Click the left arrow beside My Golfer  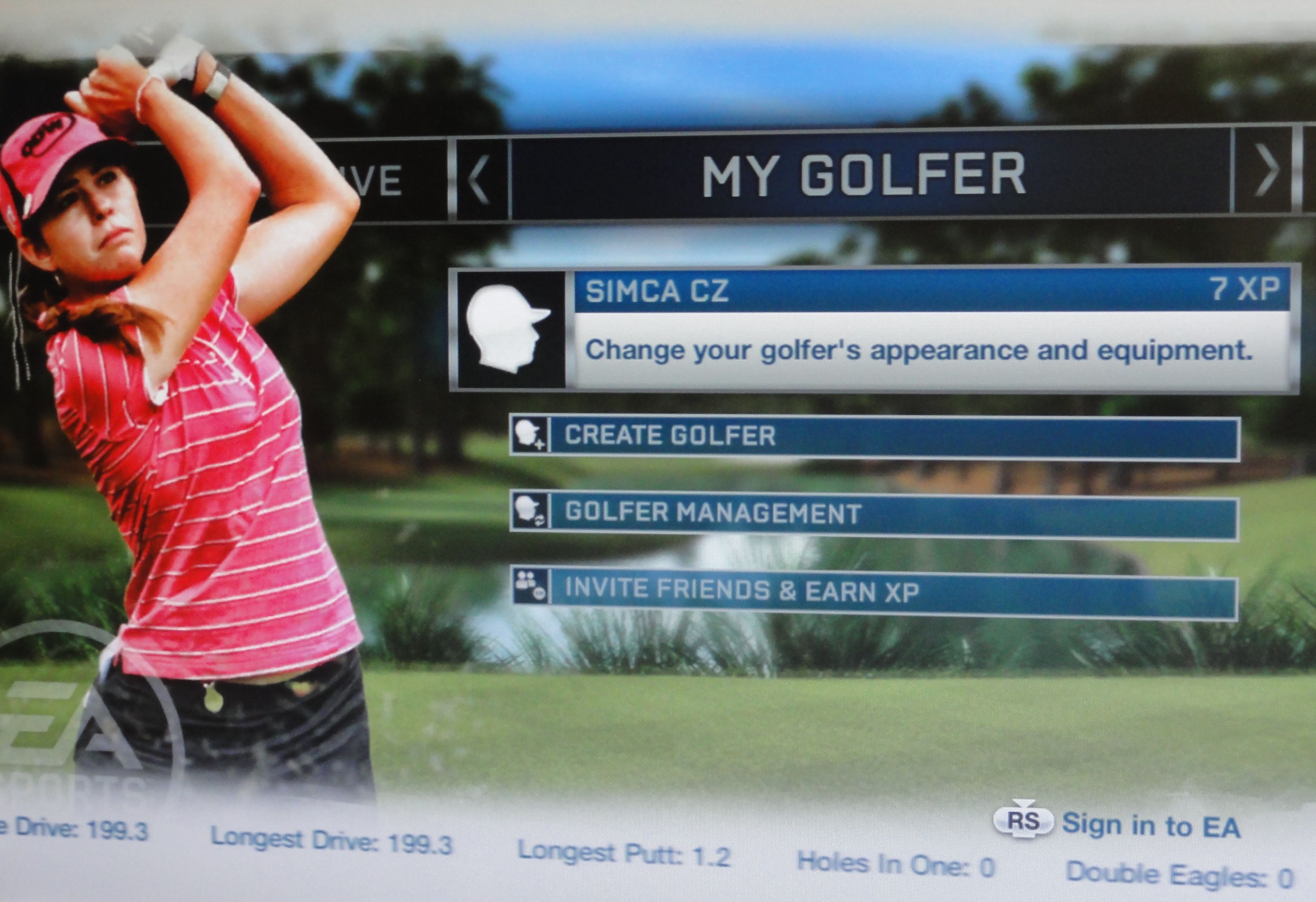(480, 178)
